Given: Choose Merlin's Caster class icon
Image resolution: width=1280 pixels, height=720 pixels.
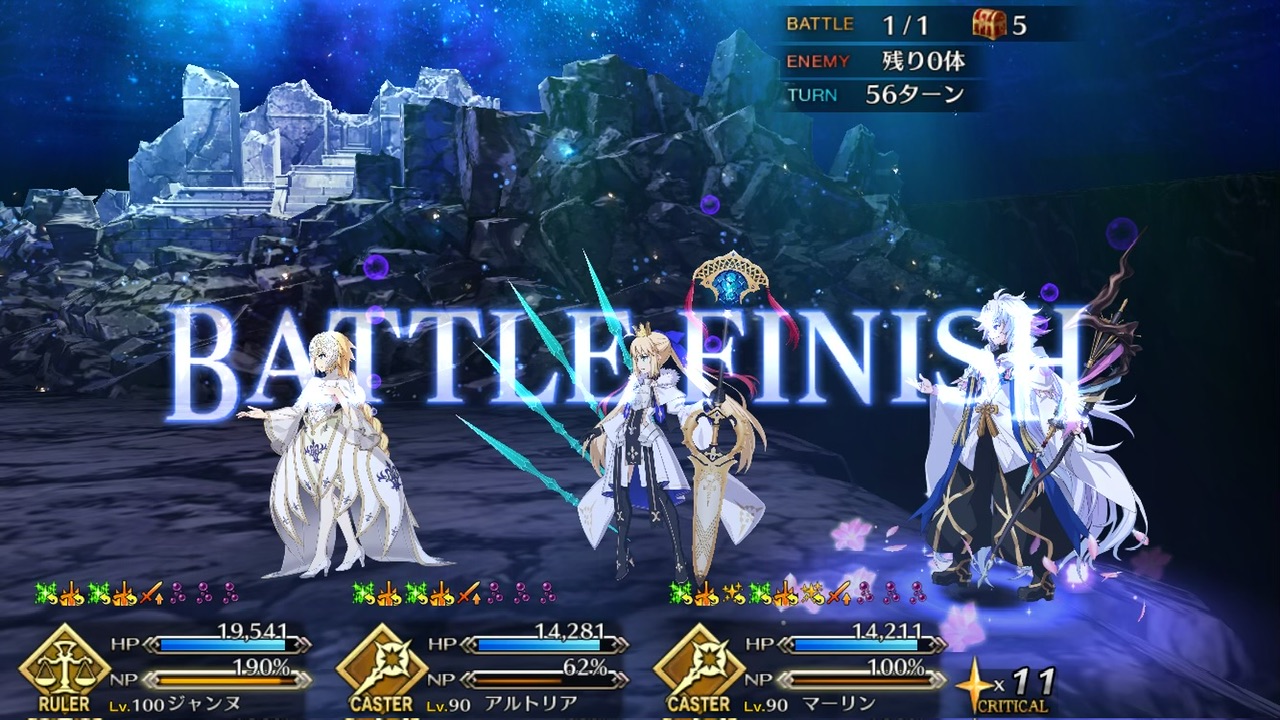Looking at the screenshot, I should 698,668.
